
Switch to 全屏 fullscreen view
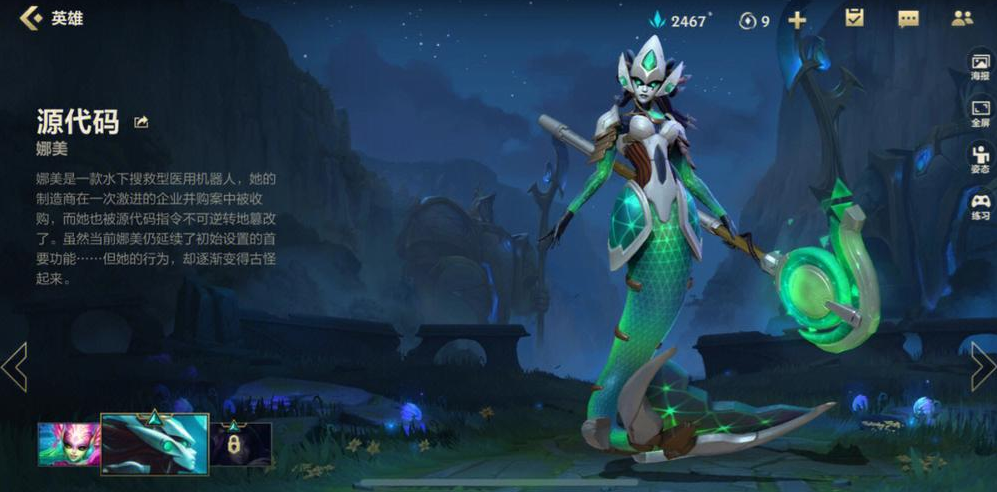click(979, 113)
